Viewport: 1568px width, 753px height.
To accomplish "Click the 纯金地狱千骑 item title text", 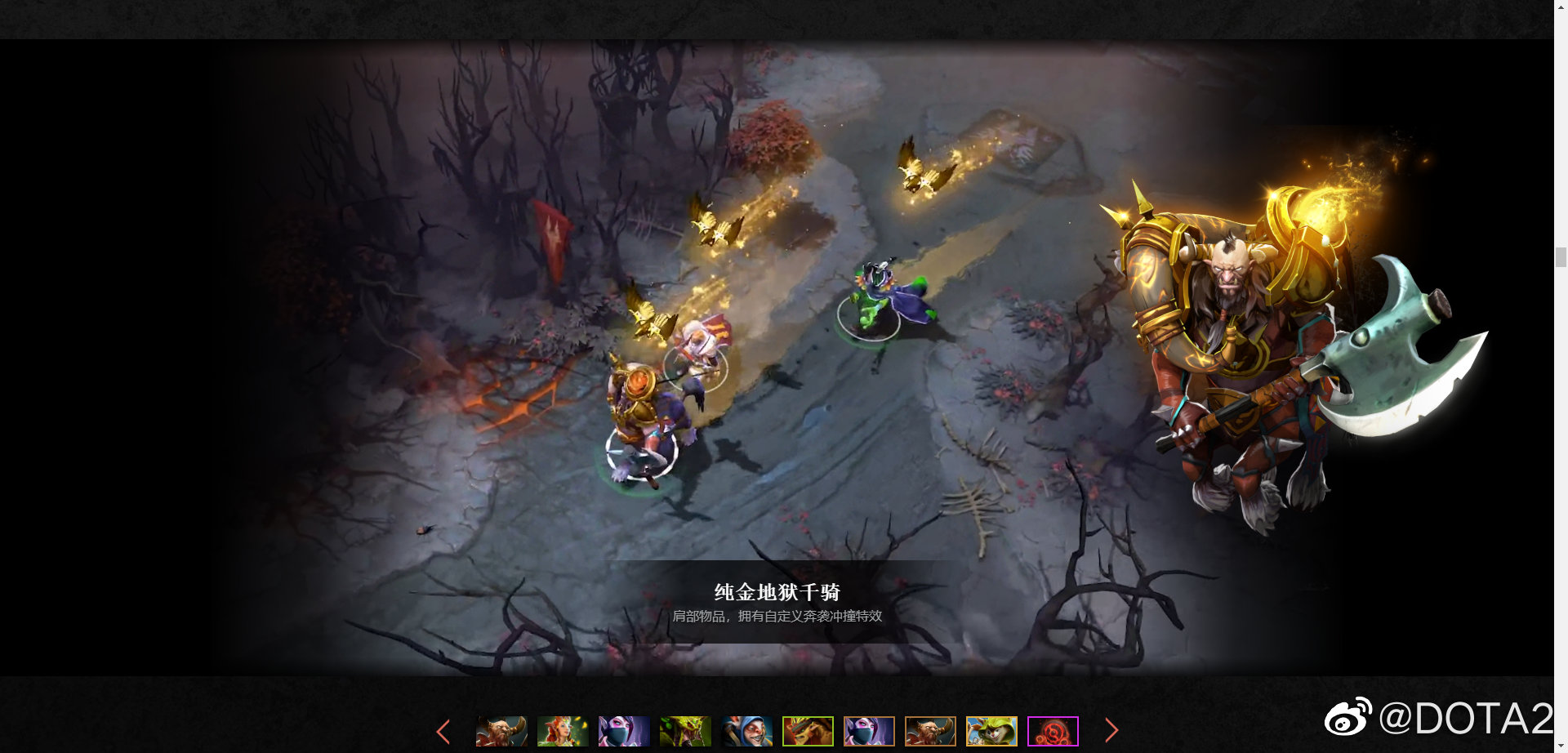I will 780,593.
